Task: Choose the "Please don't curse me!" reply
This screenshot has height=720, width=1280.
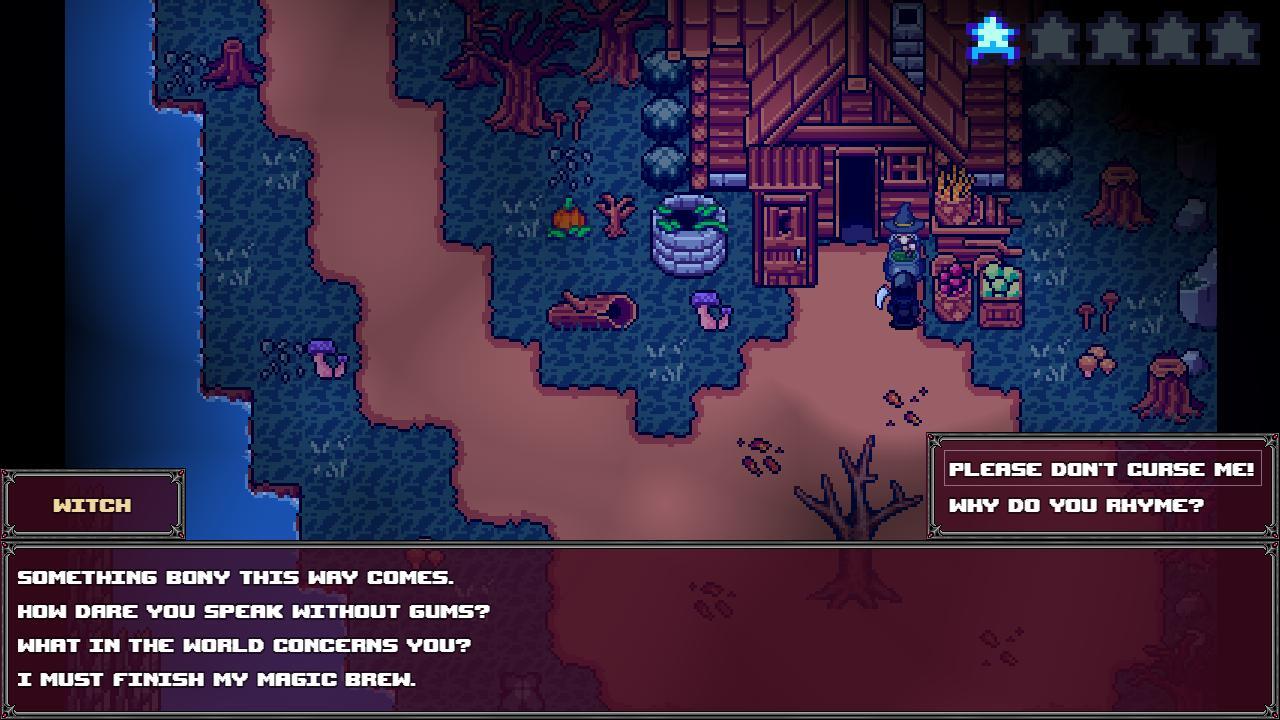Action: coord(1101,469)
